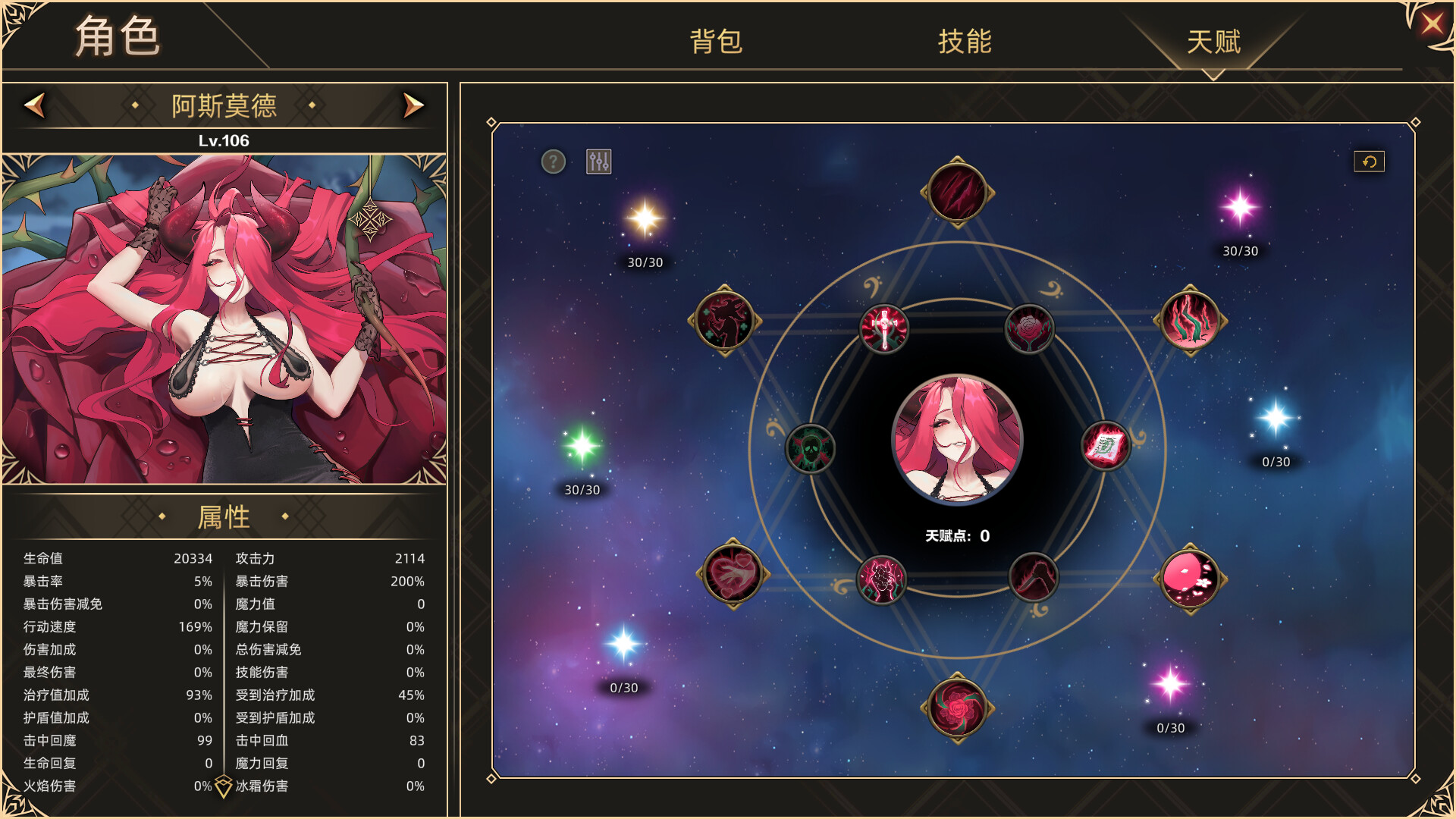
Task: Switch to the 背包 tab
Action: click(x=717, y=43)
